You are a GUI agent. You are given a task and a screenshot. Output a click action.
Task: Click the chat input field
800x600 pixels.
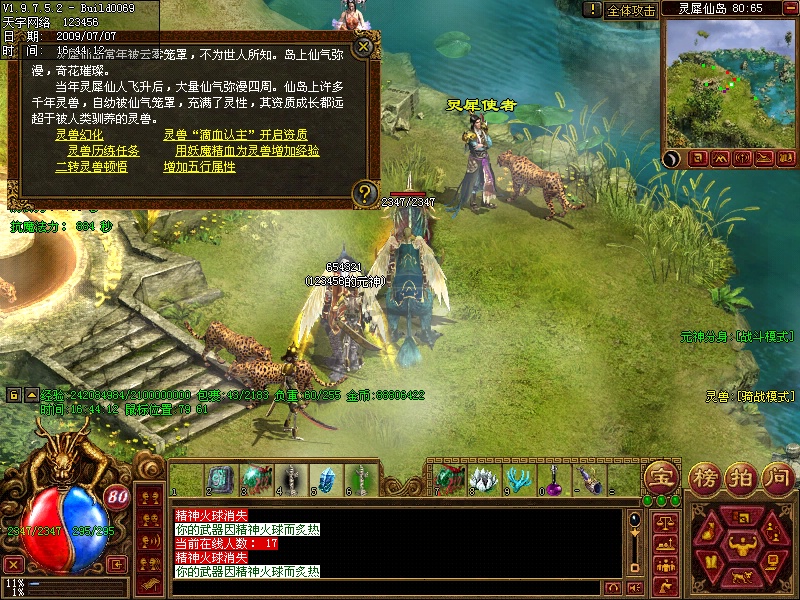point(380,587)
